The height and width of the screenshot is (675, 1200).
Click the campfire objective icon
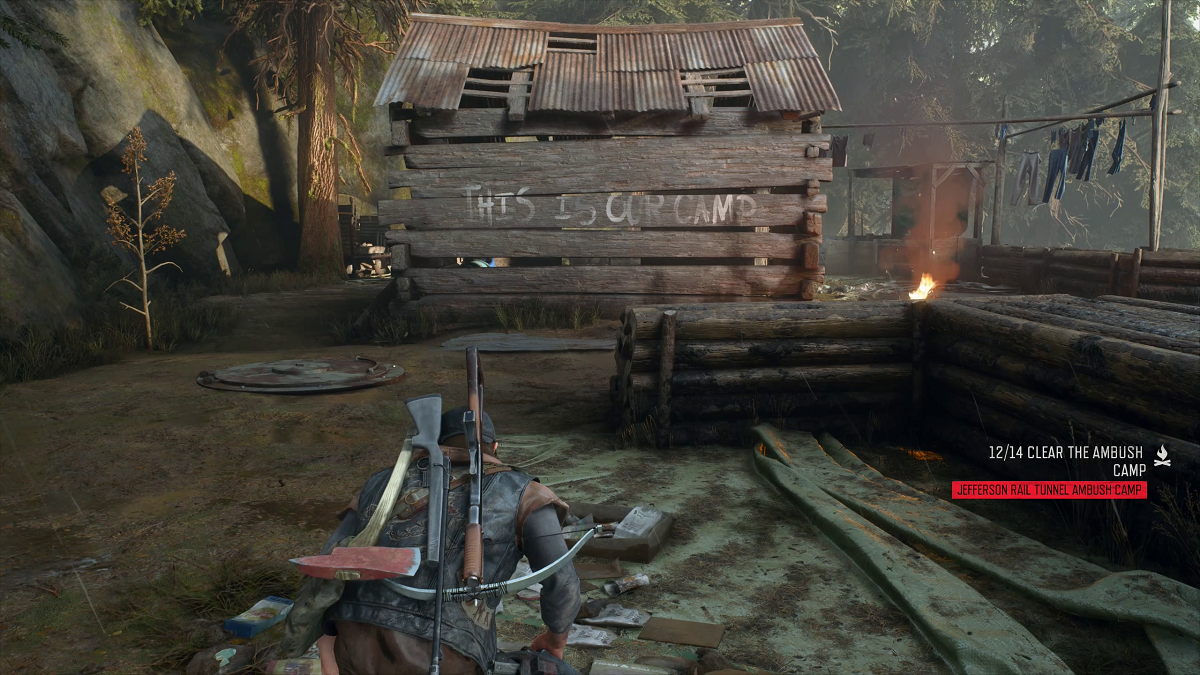click(x=1162, y=454)
